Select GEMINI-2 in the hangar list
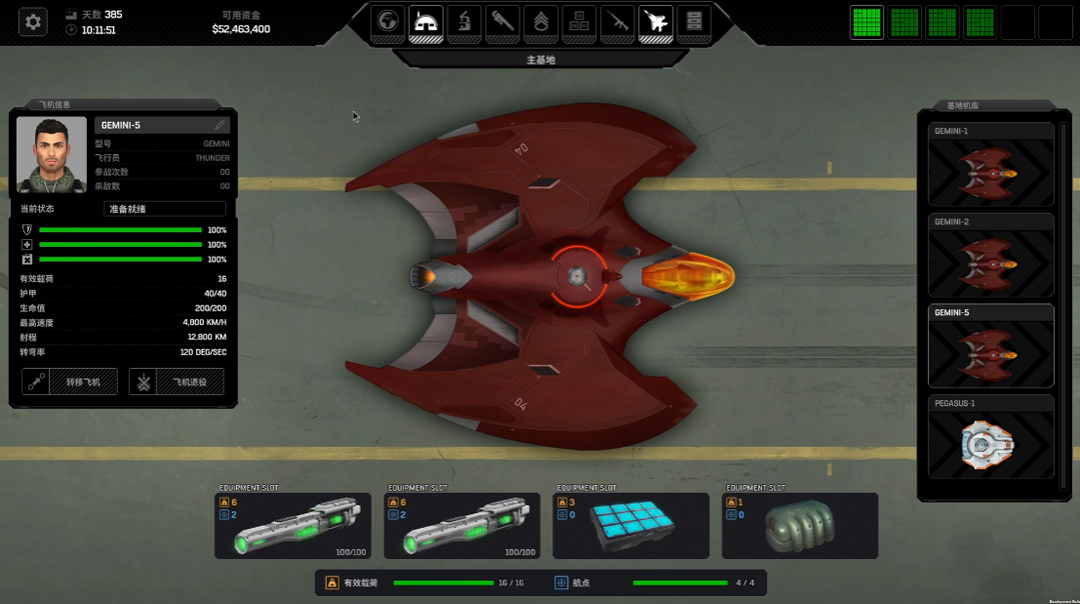Image resolution: width=1080 pixels, height=604 pixels. (x=991, y=256)
